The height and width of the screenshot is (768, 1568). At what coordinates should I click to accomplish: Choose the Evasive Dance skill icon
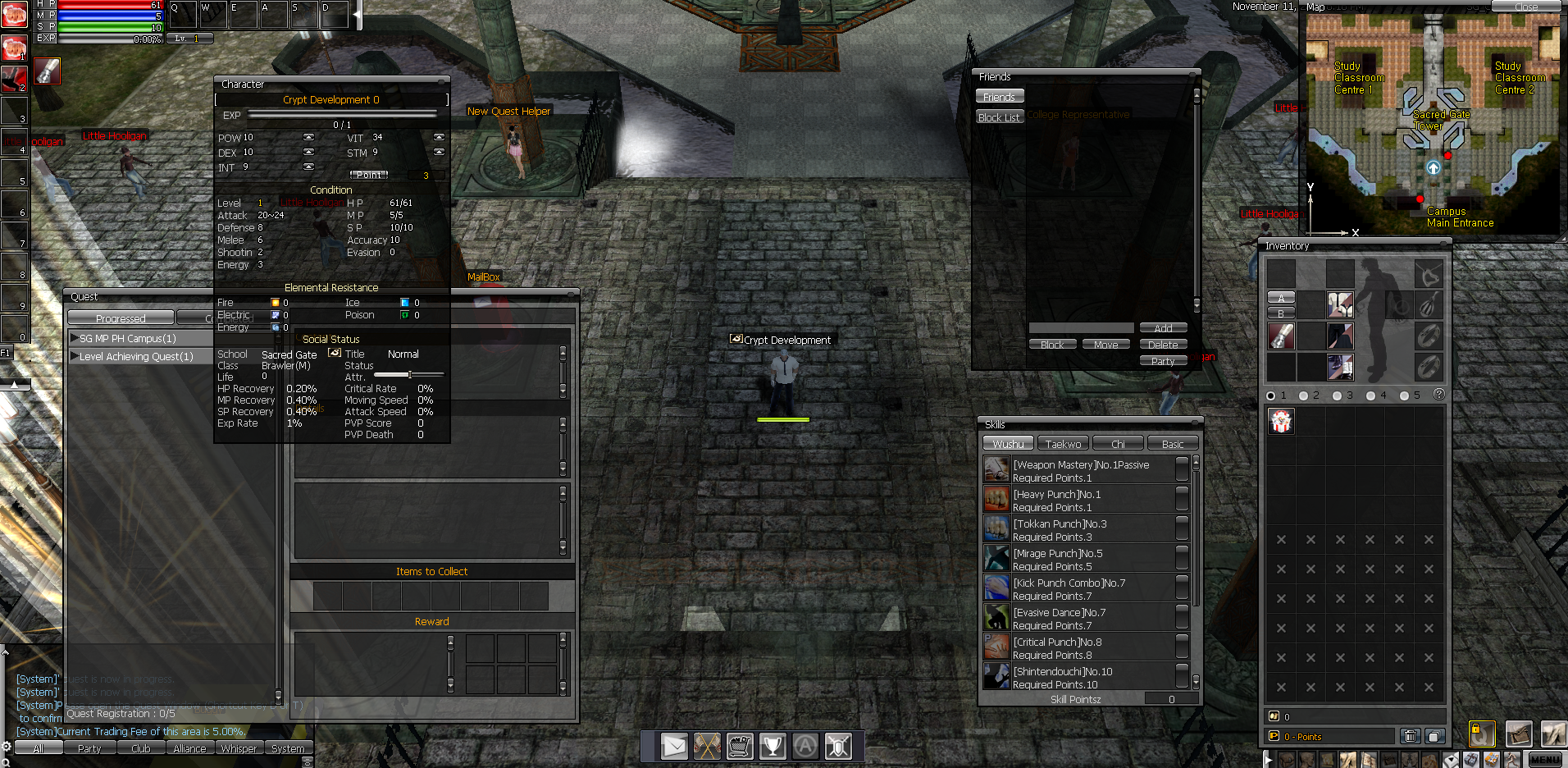996,617
